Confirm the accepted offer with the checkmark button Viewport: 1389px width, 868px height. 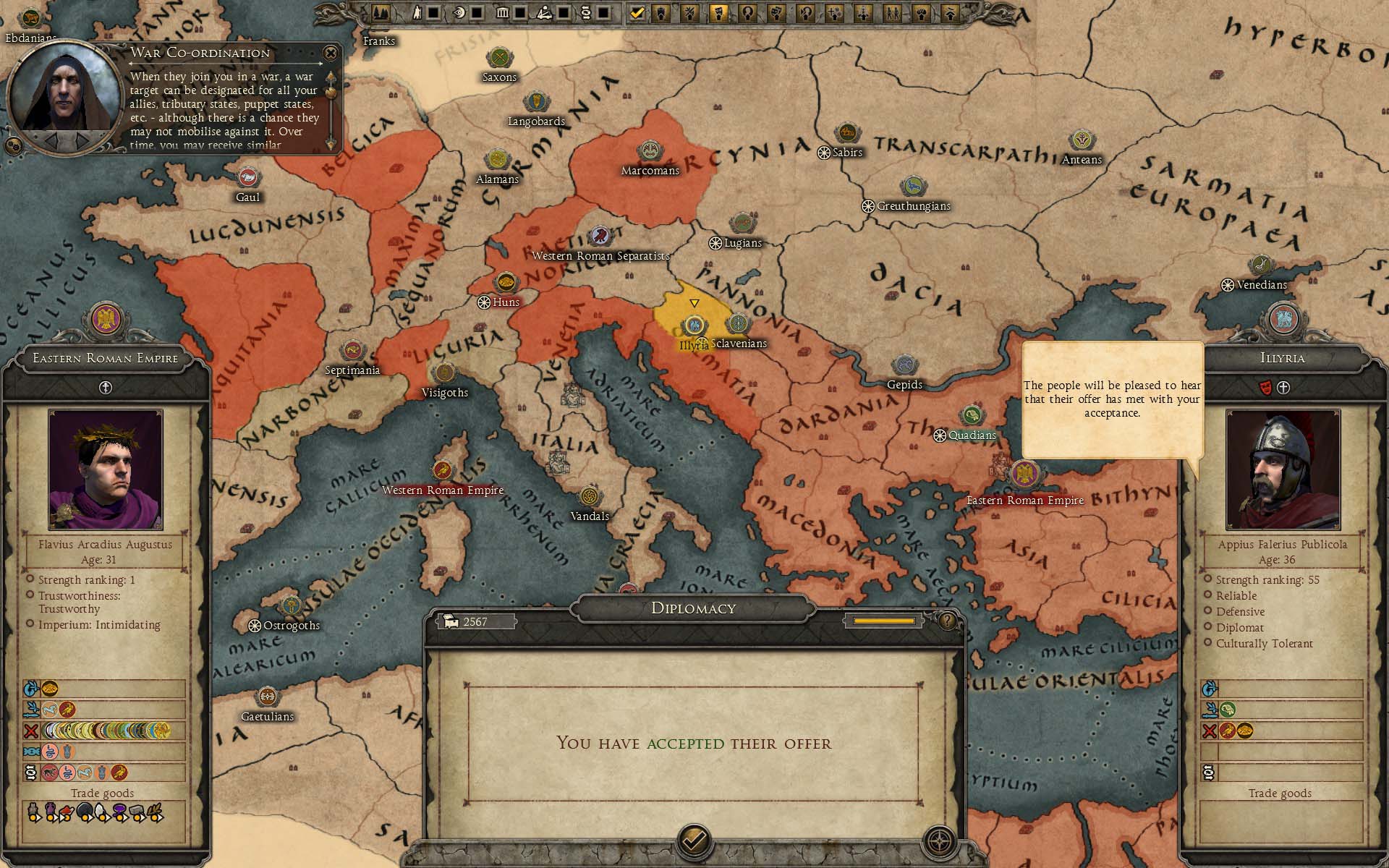694,840
